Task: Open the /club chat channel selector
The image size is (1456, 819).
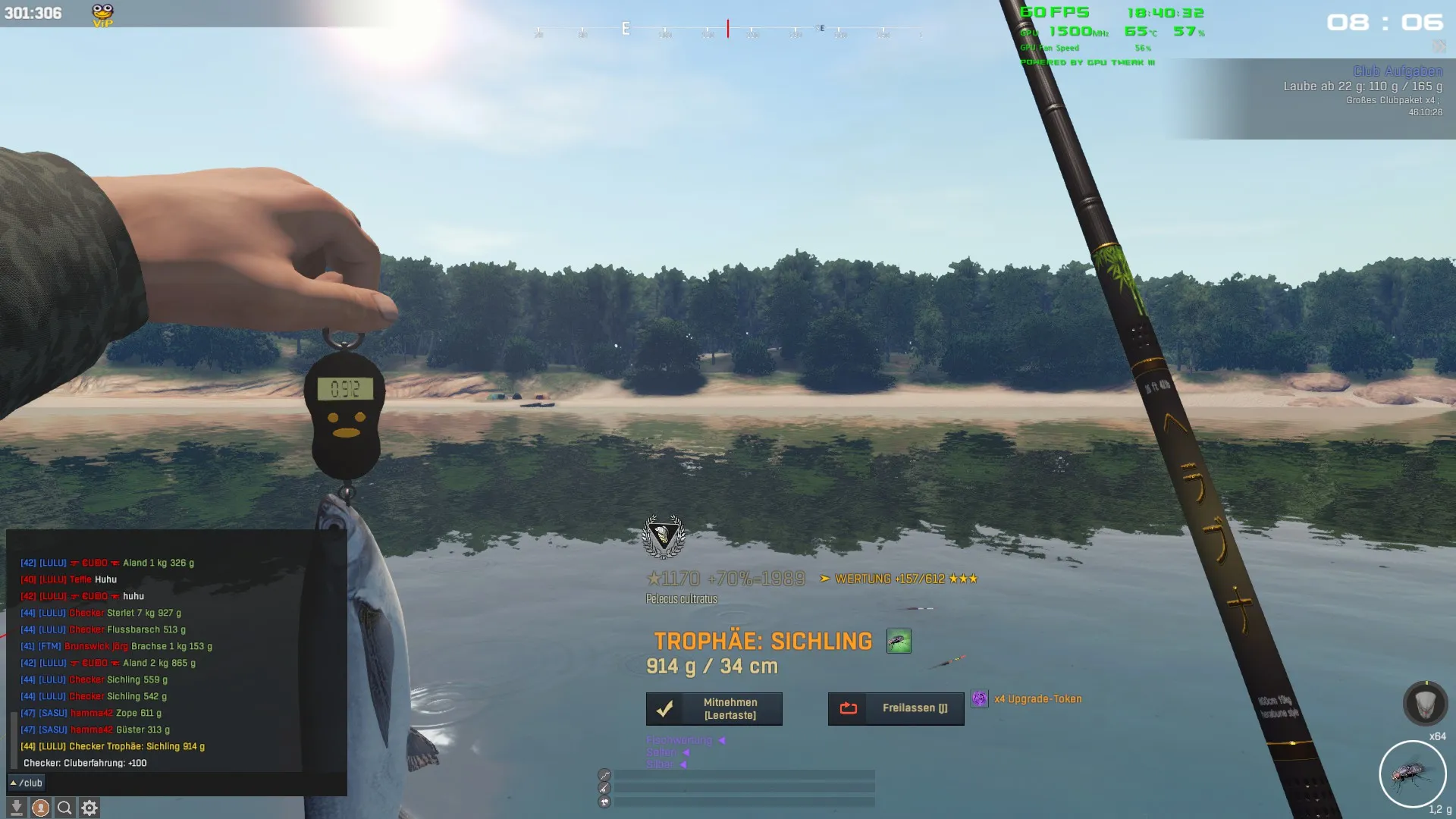Action: [27, 783]
